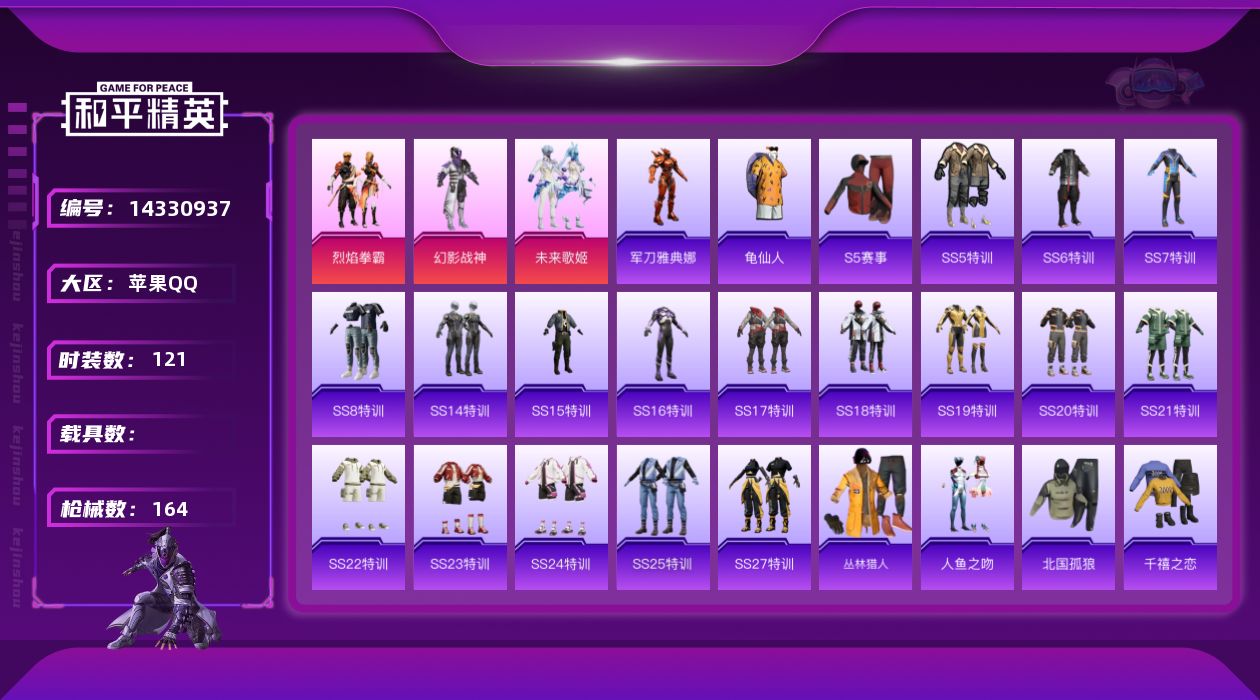The height and width of the screenshot is (700, 1260).
Task: Choose the 北国孤狼 outfit card
Action: (x=1068, y=517)
